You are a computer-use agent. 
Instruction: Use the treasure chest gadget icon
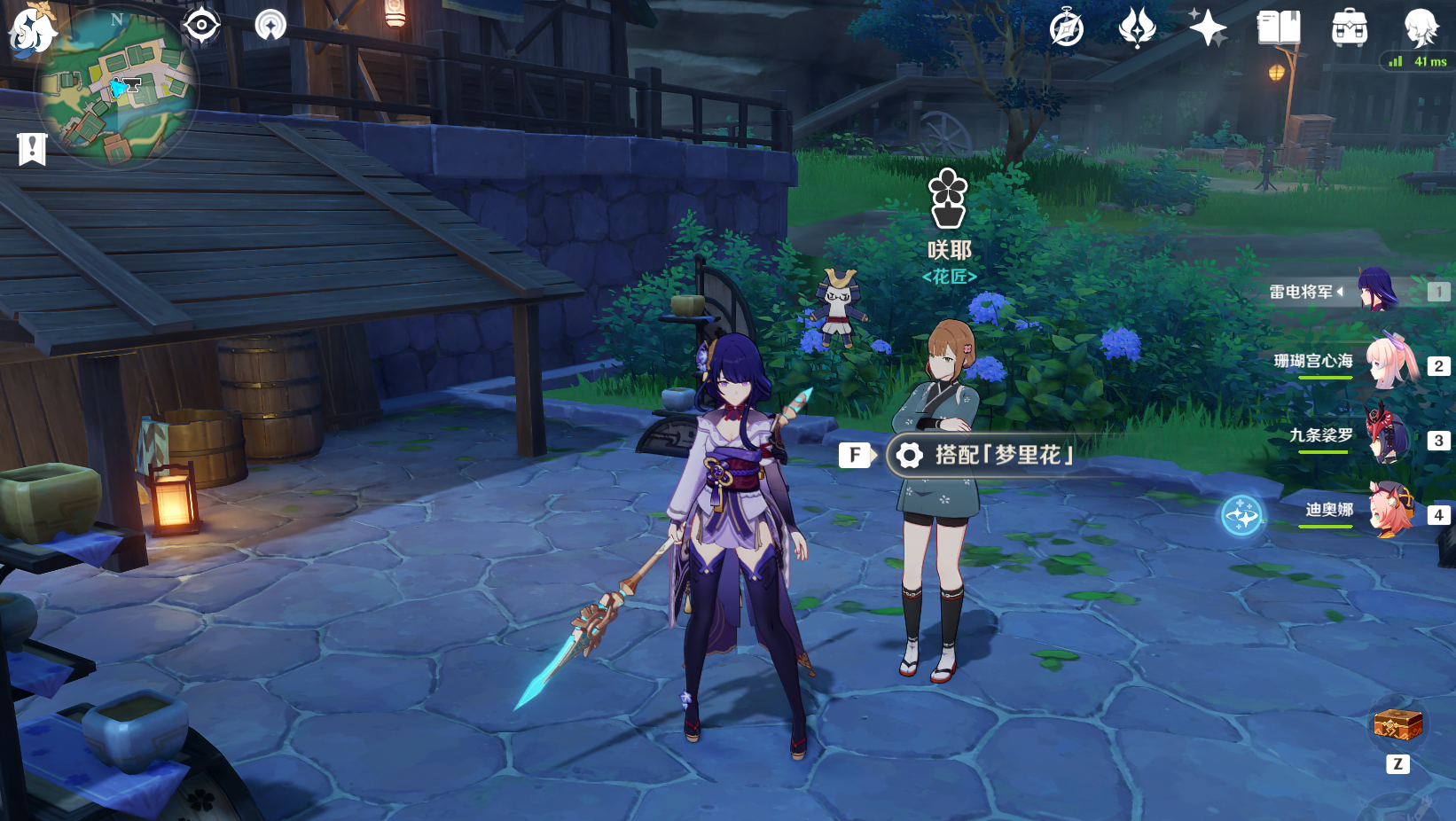1397,726
